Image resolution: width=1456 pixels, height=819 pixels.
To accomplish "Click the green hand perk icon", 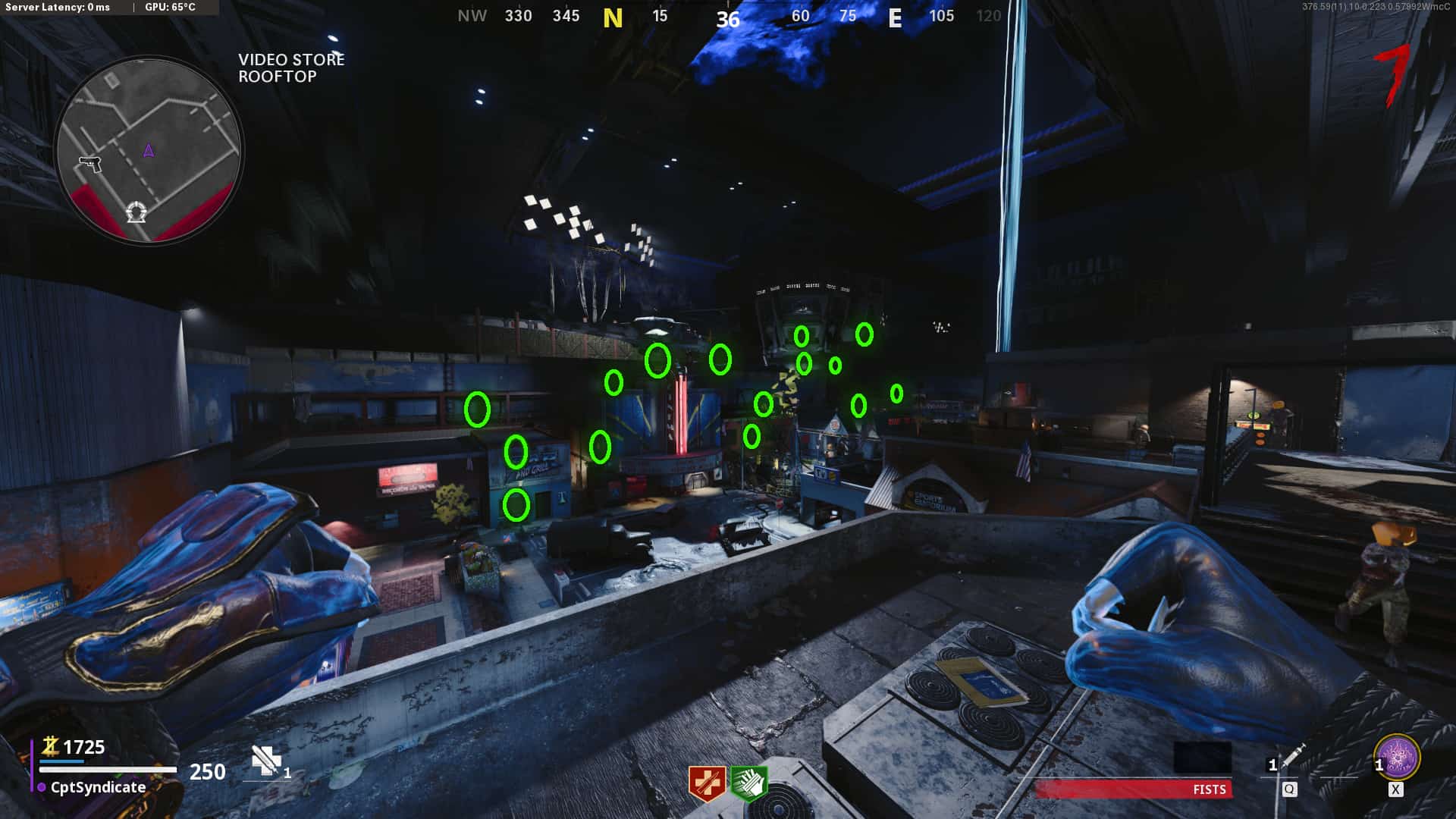I will (749, 783).
